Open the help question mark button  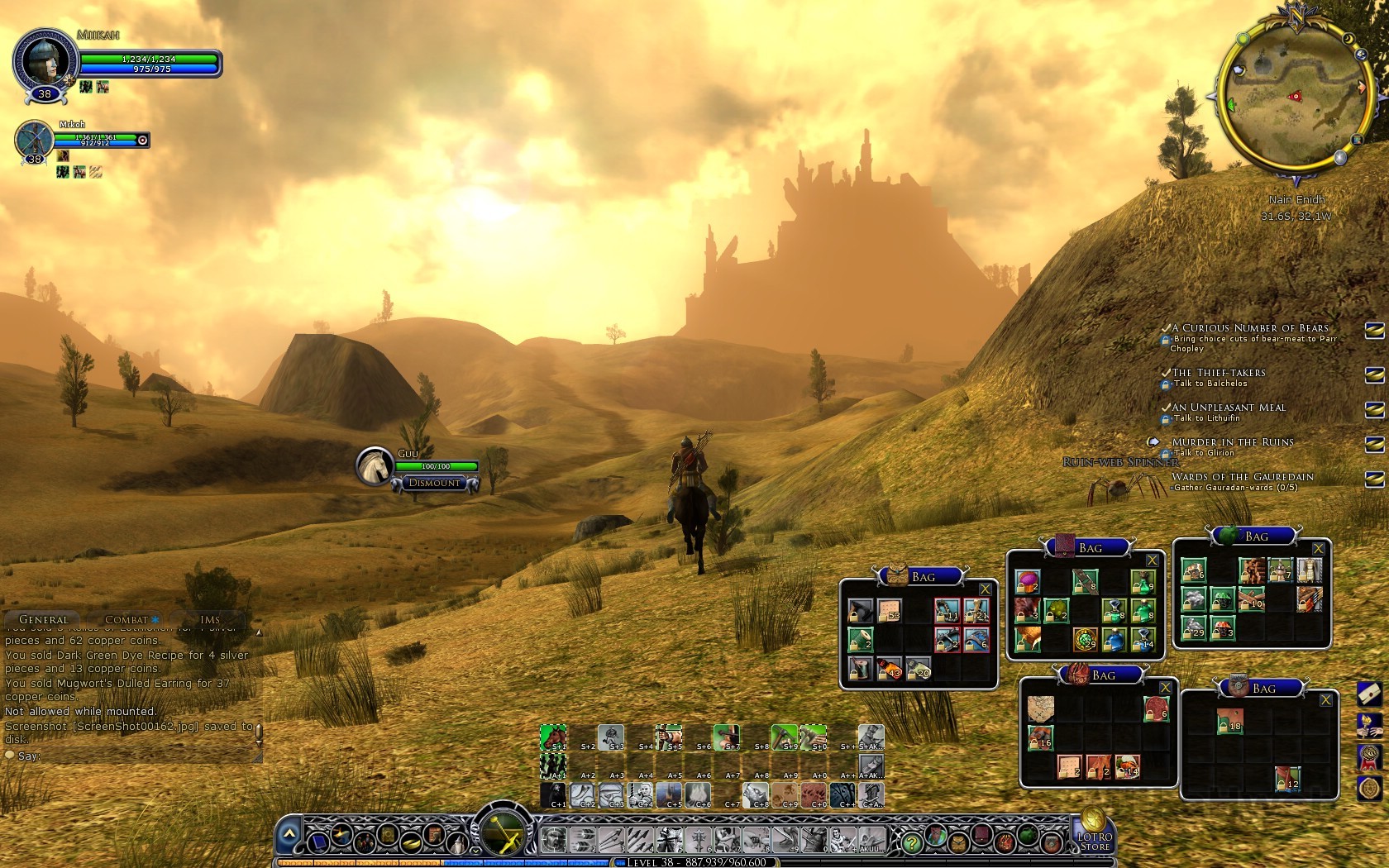pyautogui.click(x=911, y=843)
